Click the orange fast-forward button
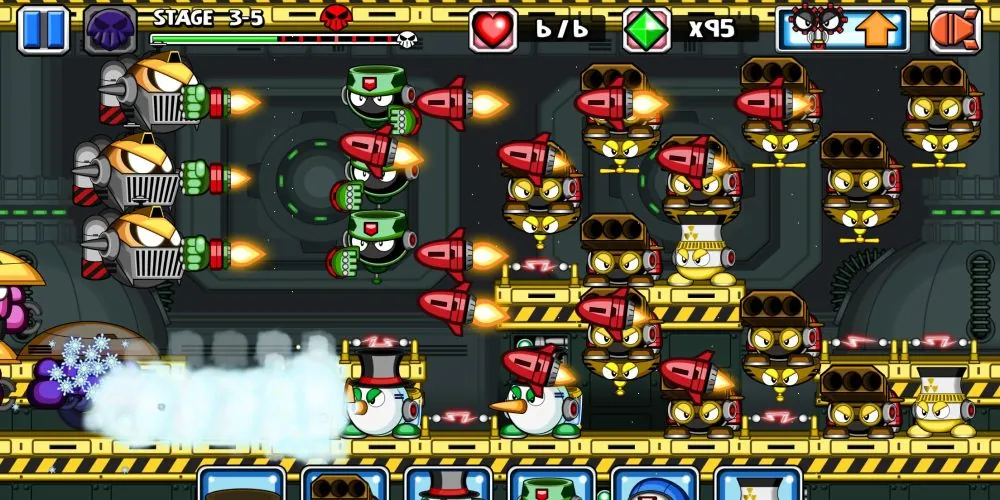 [x=954, y=29]
